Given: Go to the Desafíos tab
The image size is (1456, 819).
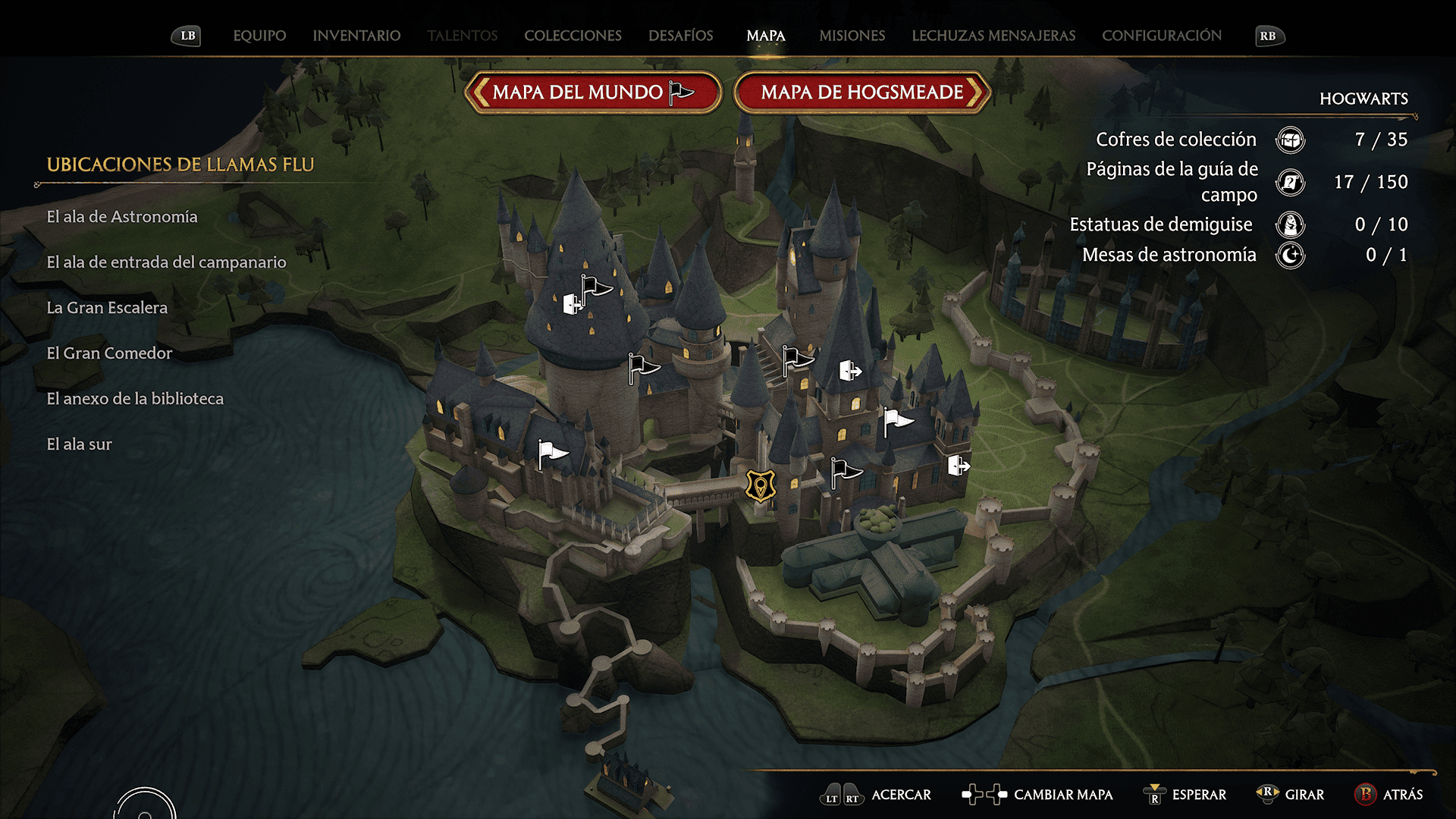Looking at the screenshot, I should tap(680, 36).
